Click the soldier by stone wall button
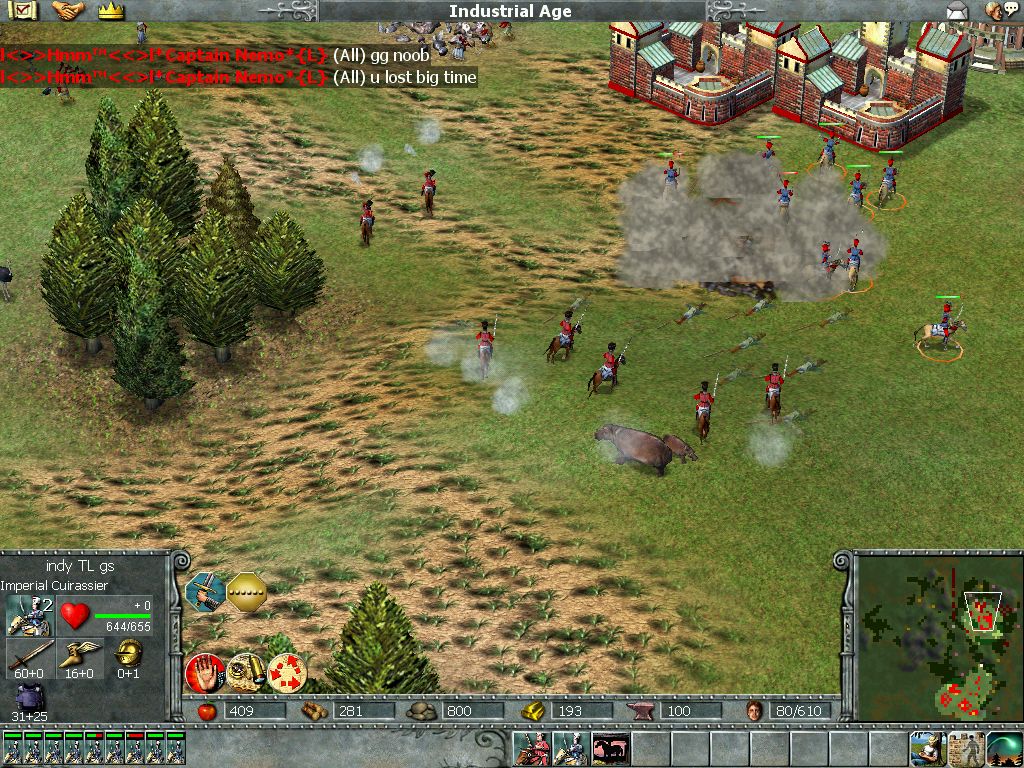 [x=966, y=748]
